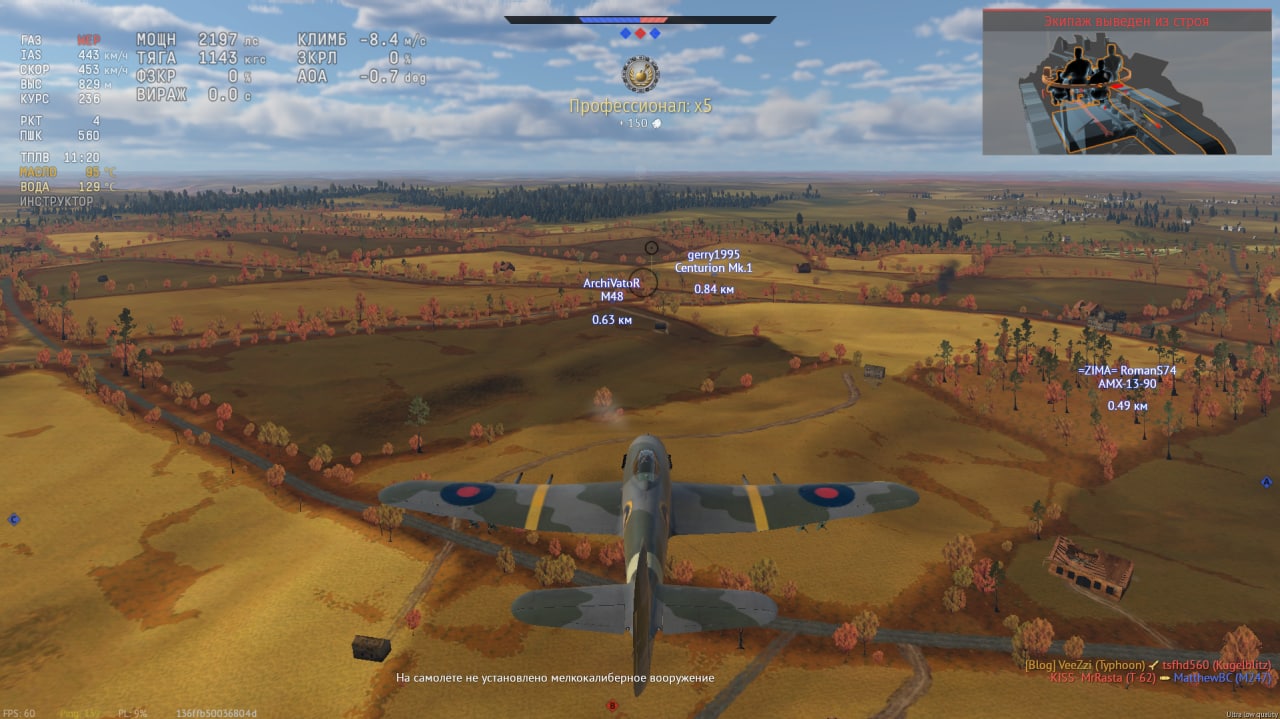Choose capture point B edge marker
Viewport: 1280px width, 719px height.
point(612,706)
